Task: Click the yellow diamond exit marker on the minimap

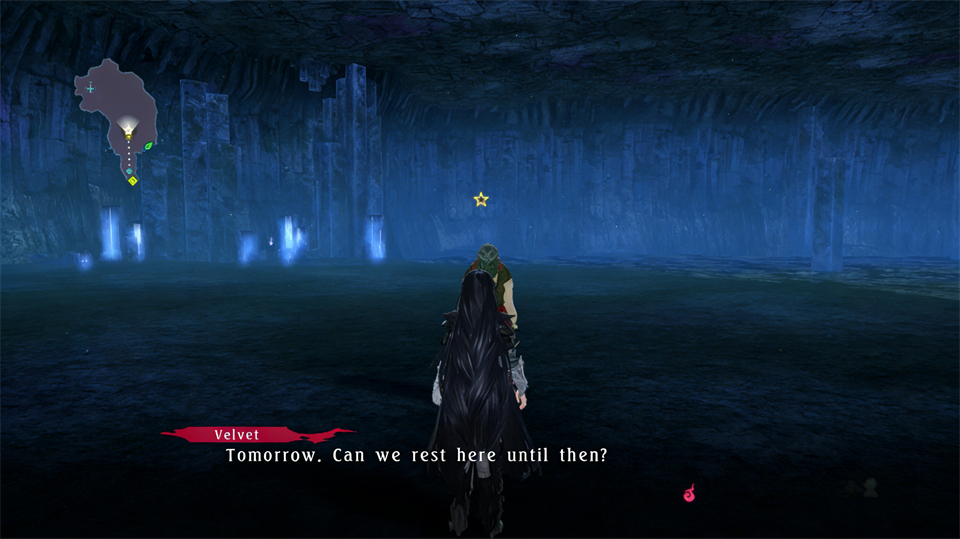Action: [132, 181]
